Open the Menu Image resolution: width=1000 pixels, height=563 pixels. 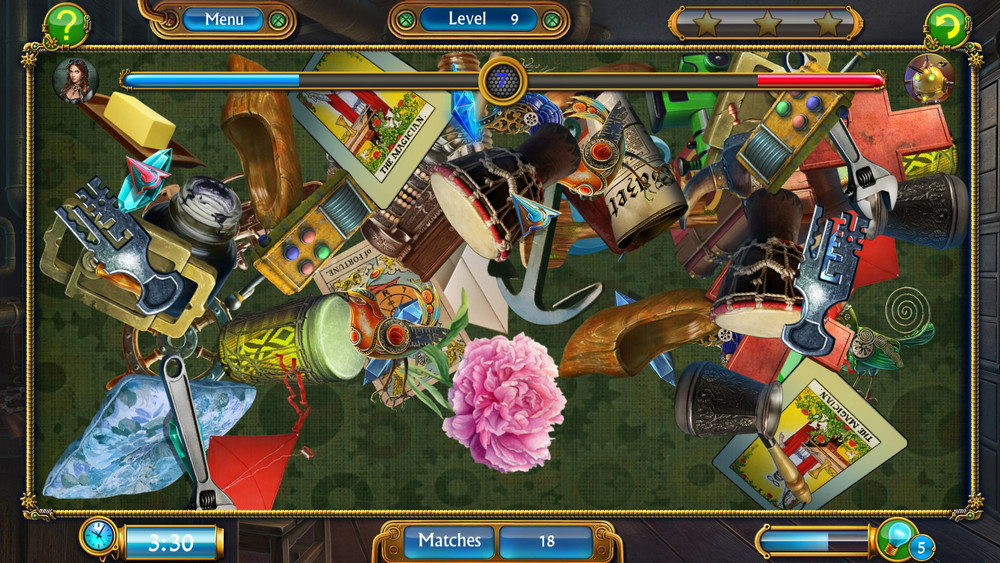pos(224,19)
